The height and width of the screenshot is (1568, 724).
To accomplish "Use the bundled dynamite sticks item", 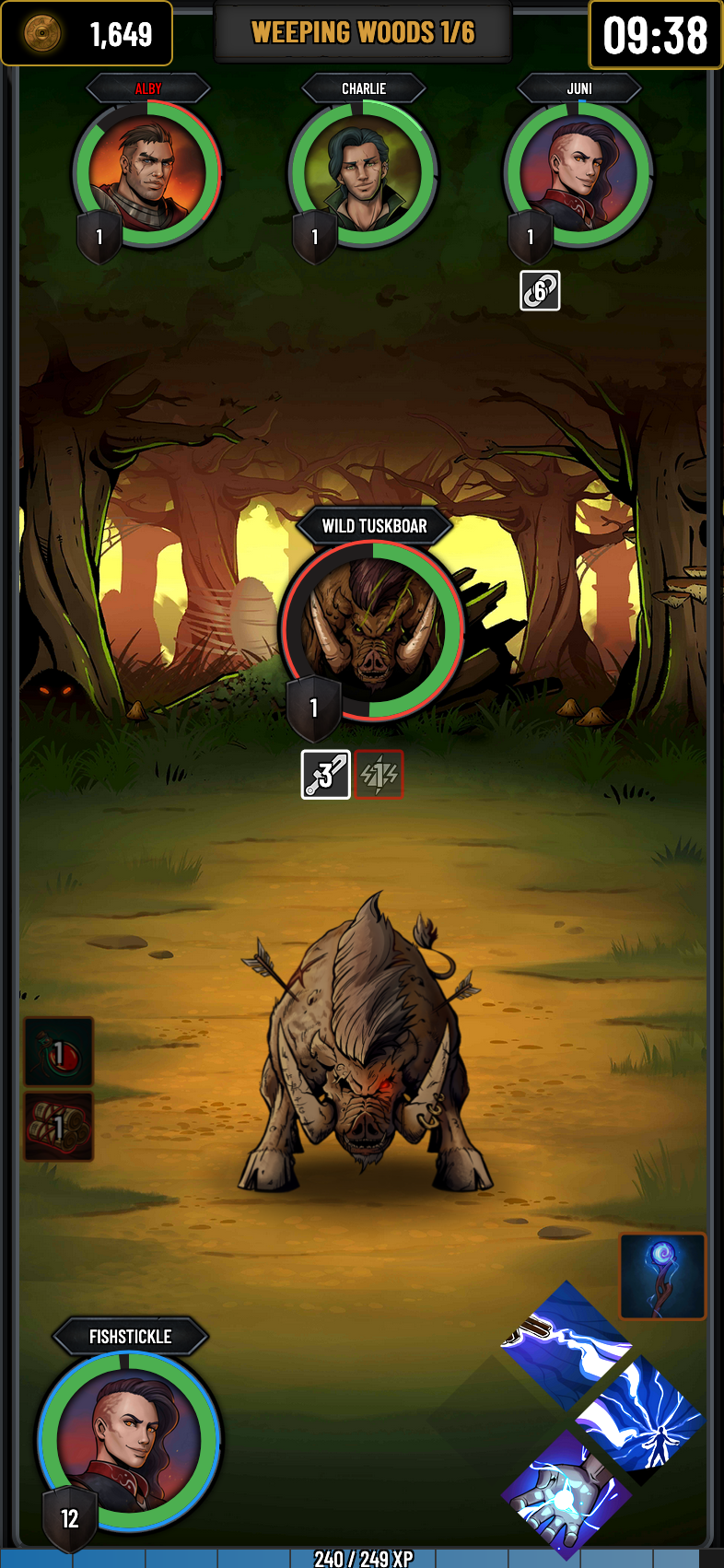I will [58, 1127].
